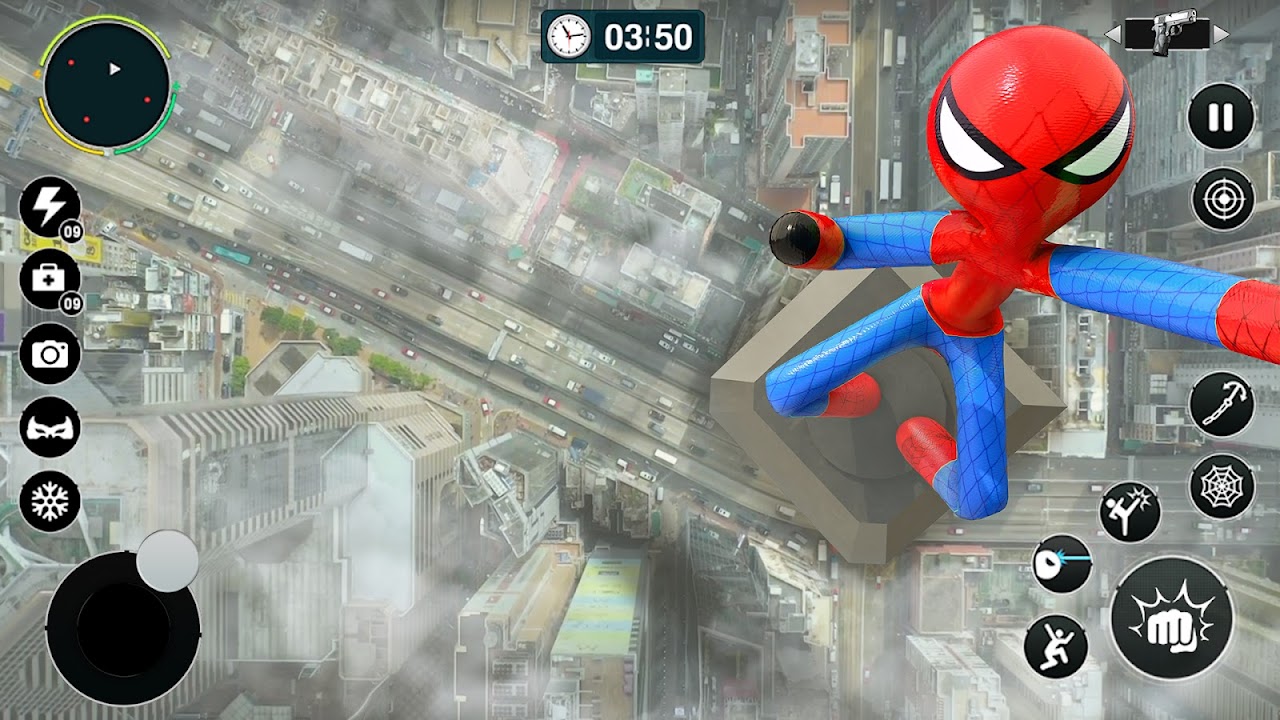
Task: Tap the pistol weapon icon
Action: point(1165,34)
